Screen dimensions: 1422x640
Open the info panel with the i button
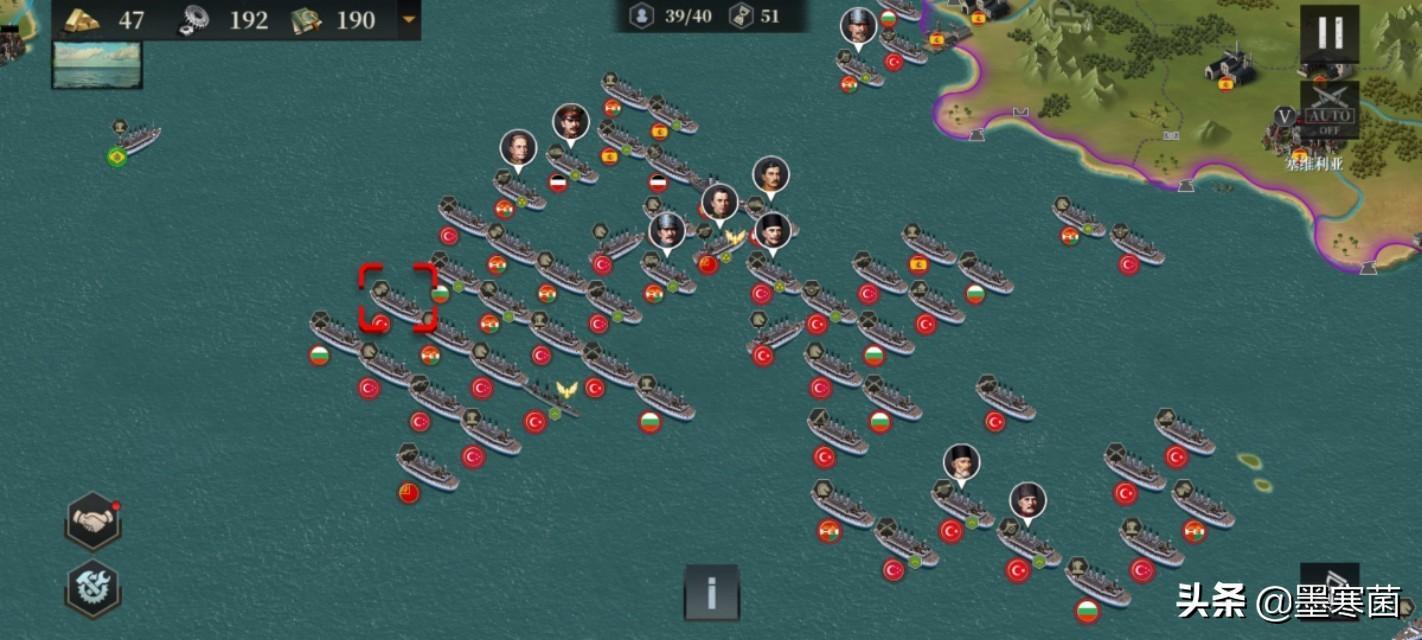712,592
